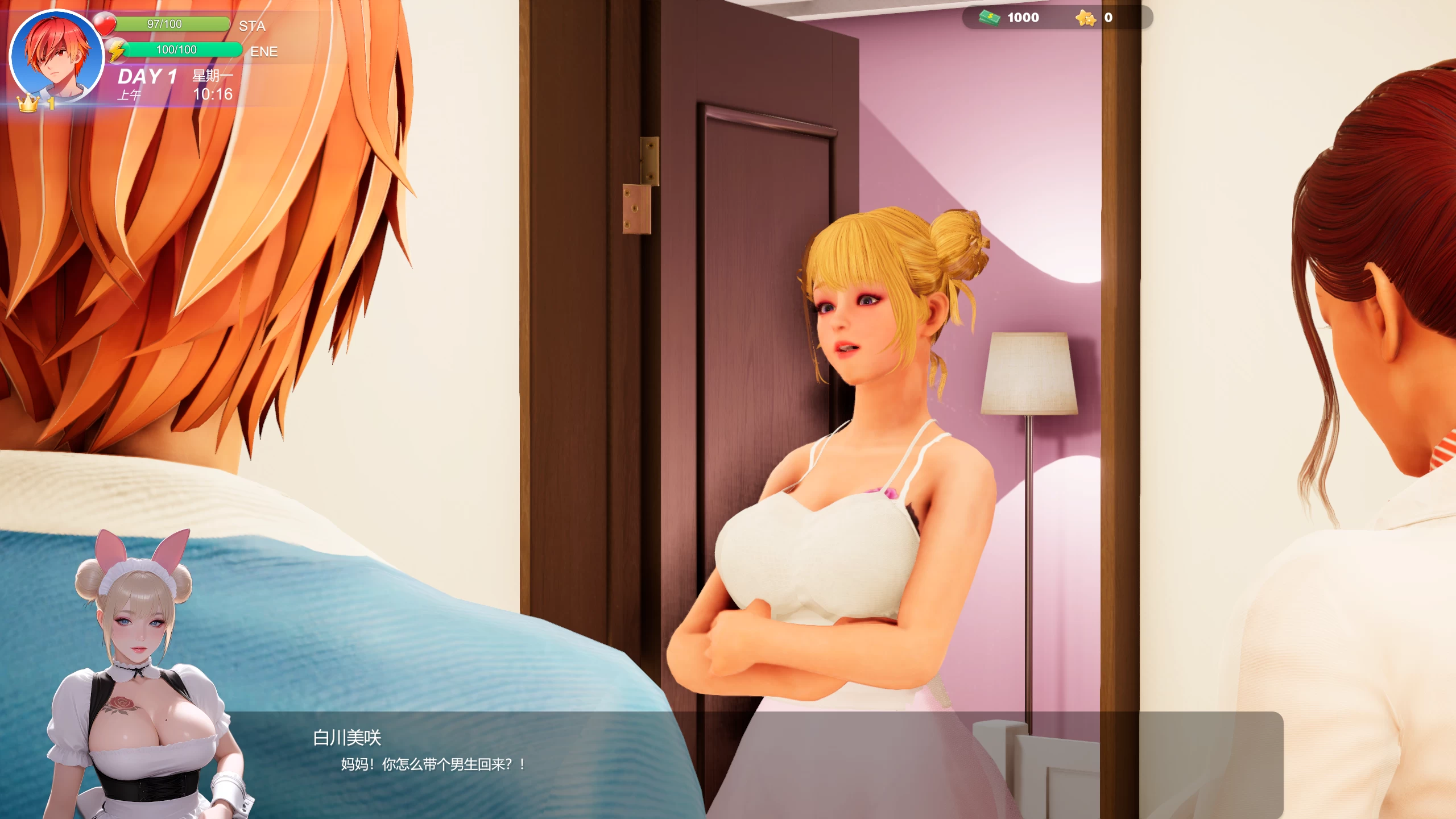
Task: Click the lightning bolt icon beside the ENE bar
Action: (117, 49)
